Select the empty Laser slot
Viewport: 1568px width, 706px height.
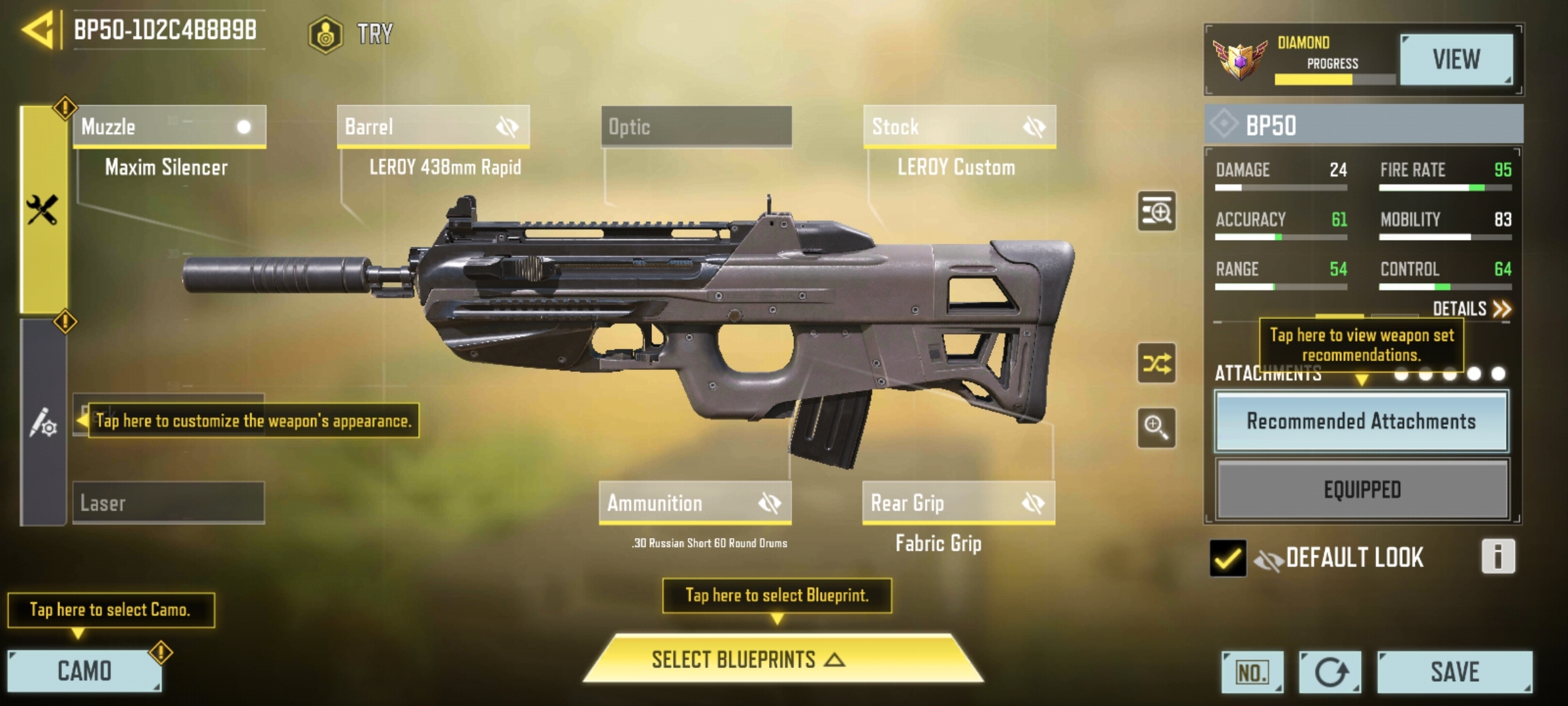coord(169,503)
